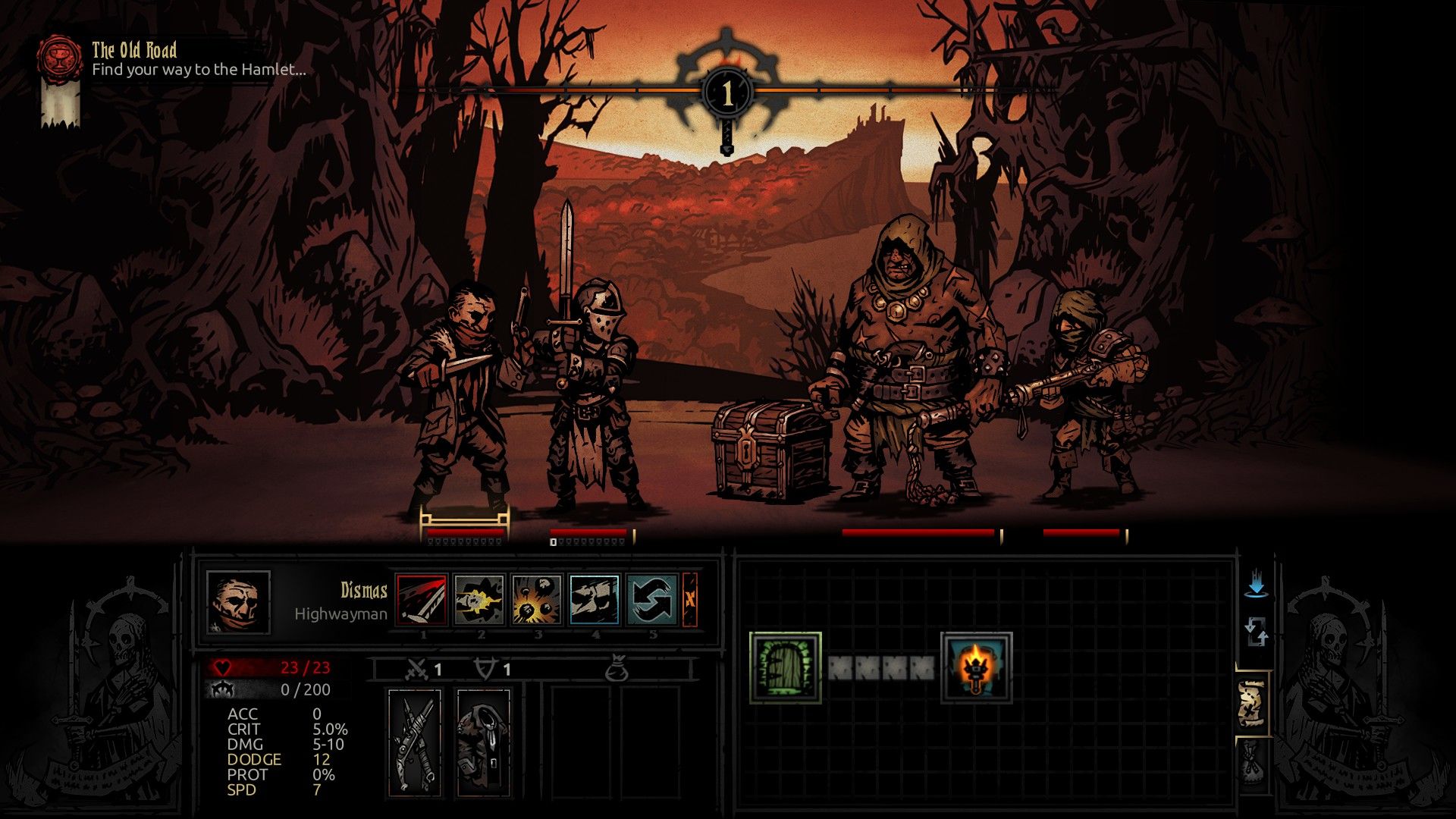Click the heart icon beside the health value

coord(221,669)
